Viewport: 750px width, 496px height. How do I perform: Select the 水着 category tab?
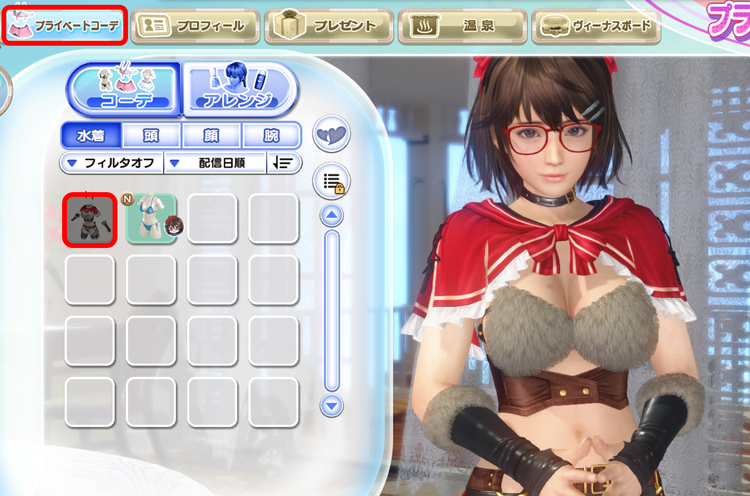90,136
